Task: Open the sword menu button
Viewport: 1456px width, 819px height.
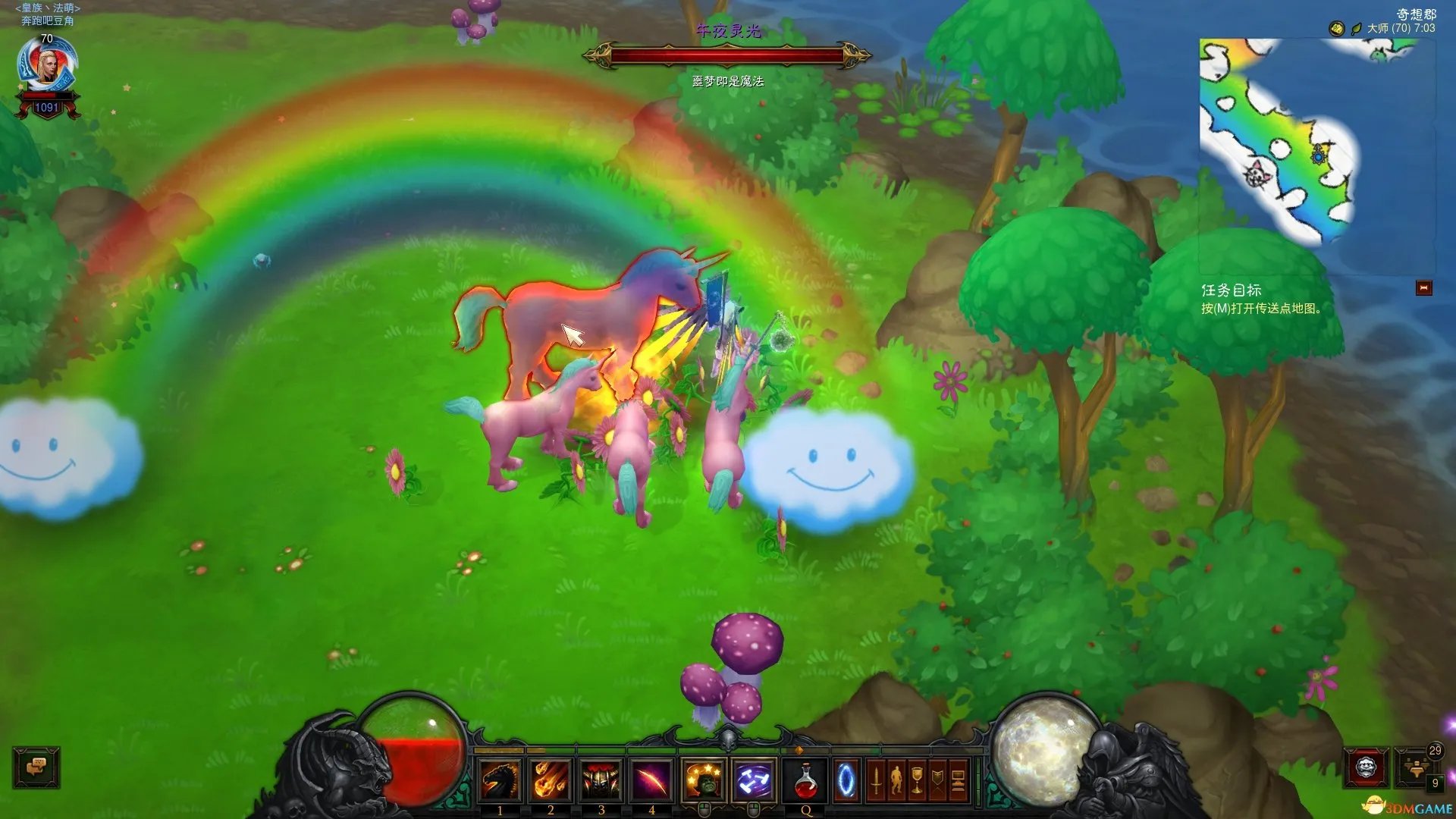Action: 876,780
